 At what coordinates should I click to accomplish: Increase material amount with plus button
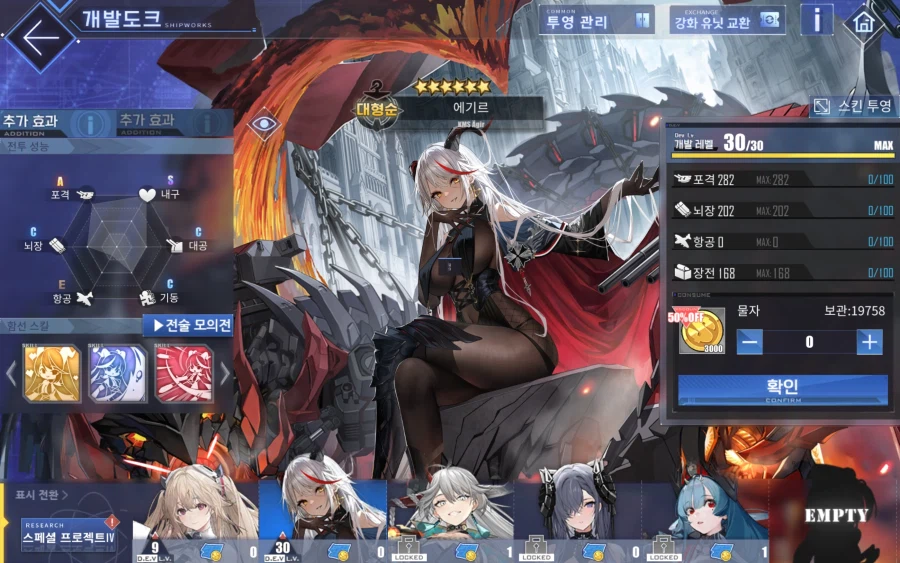click(869, 341)
